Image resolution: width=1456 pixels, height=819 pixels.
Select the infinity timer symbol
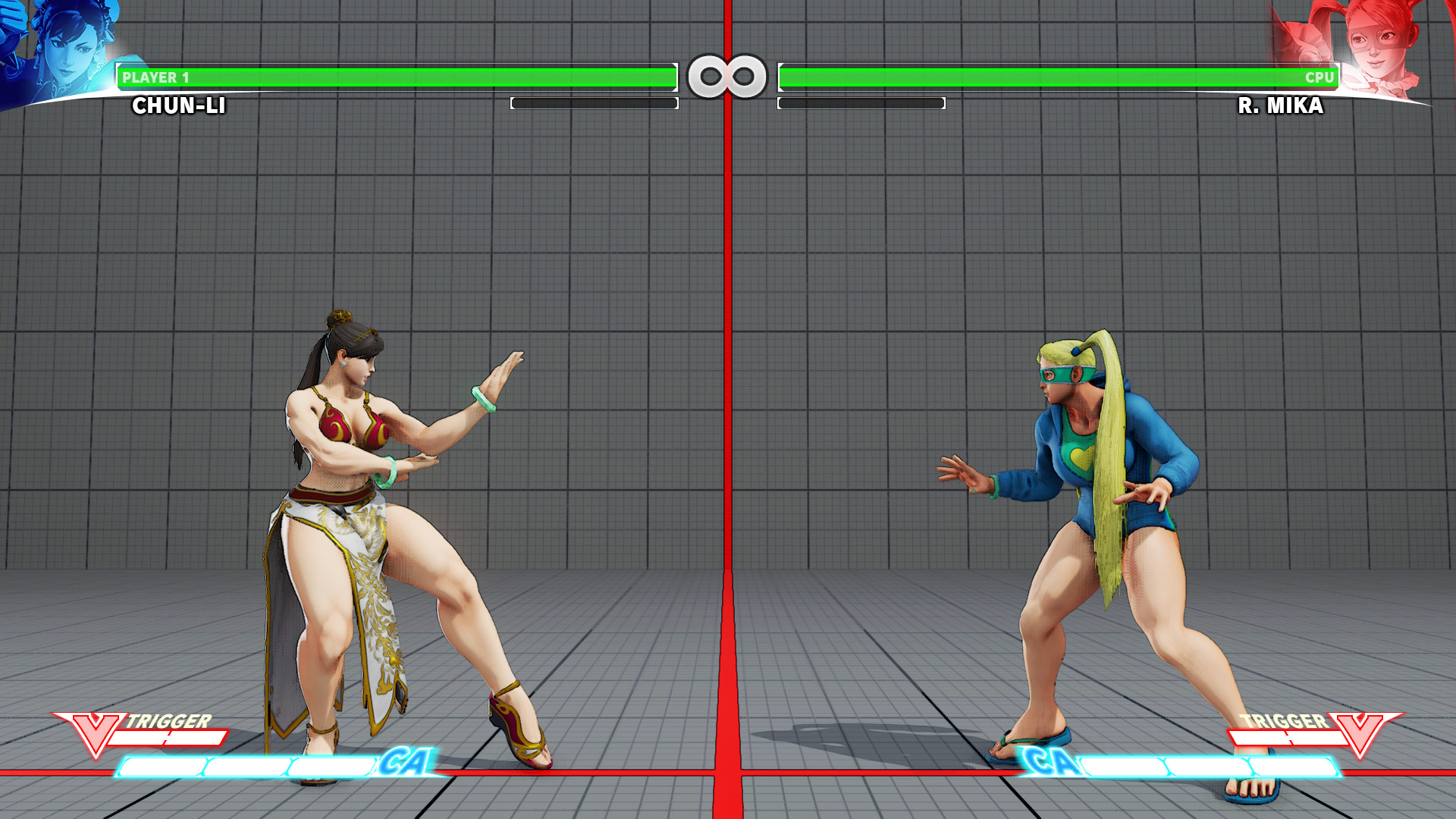[x=728, y=74]
